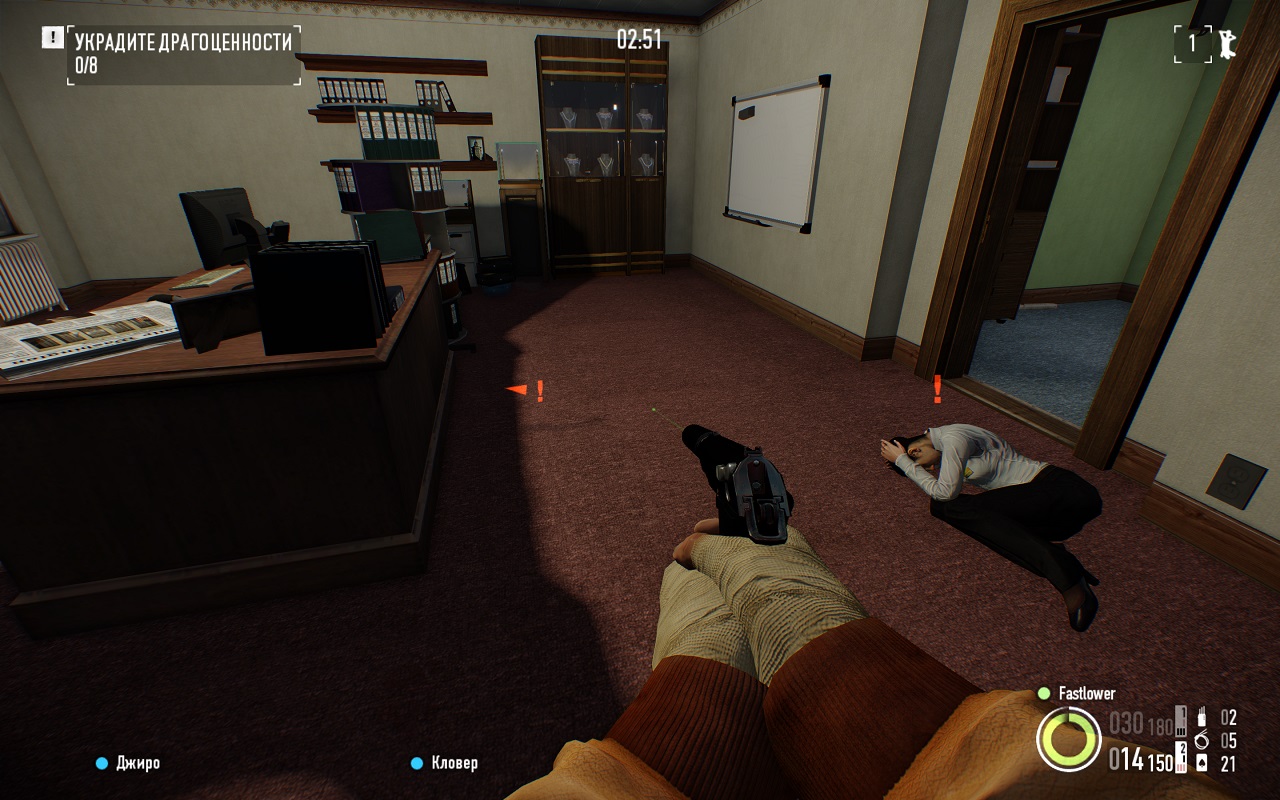
Task: Click the hostage icon in the corner
Action: [x=1226, y=43]
